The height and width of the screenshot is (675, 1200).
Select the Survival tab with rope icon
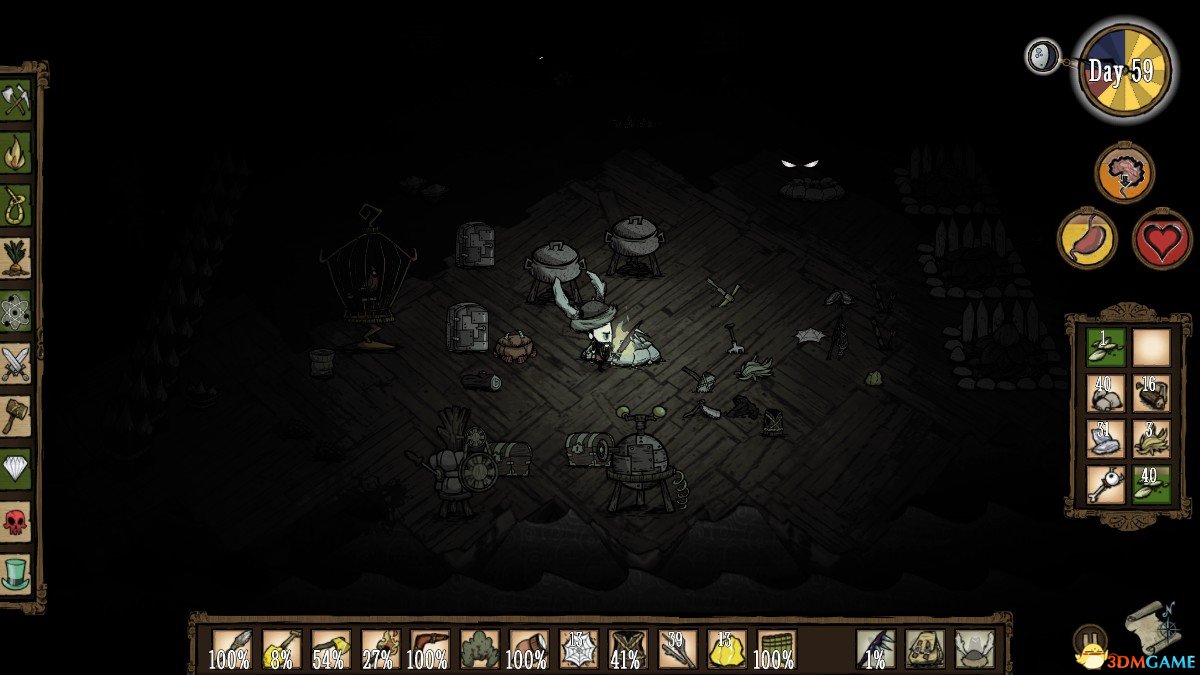16,205
